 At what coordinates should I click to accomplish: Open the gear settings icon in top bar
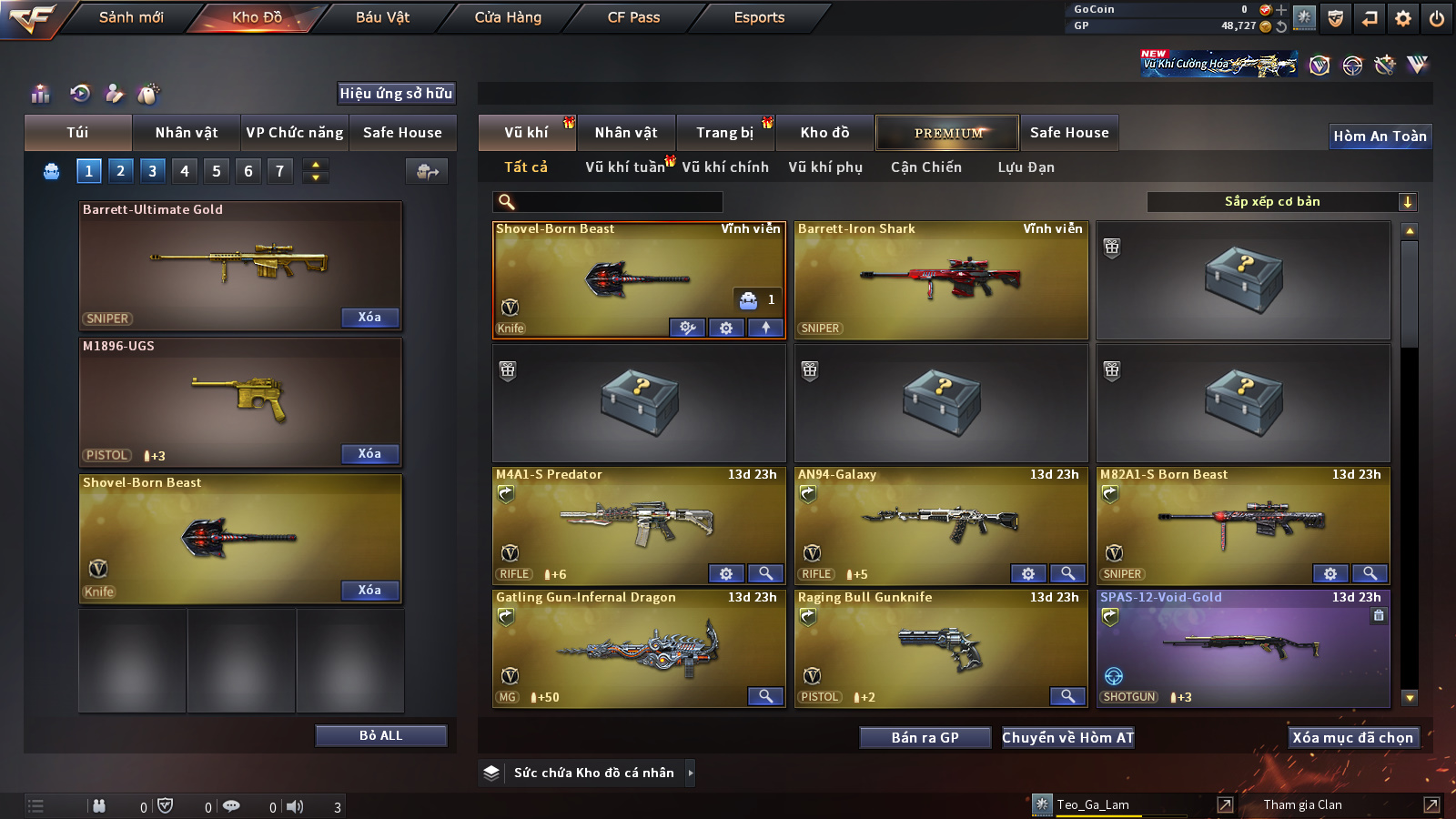coord(1403,18)
